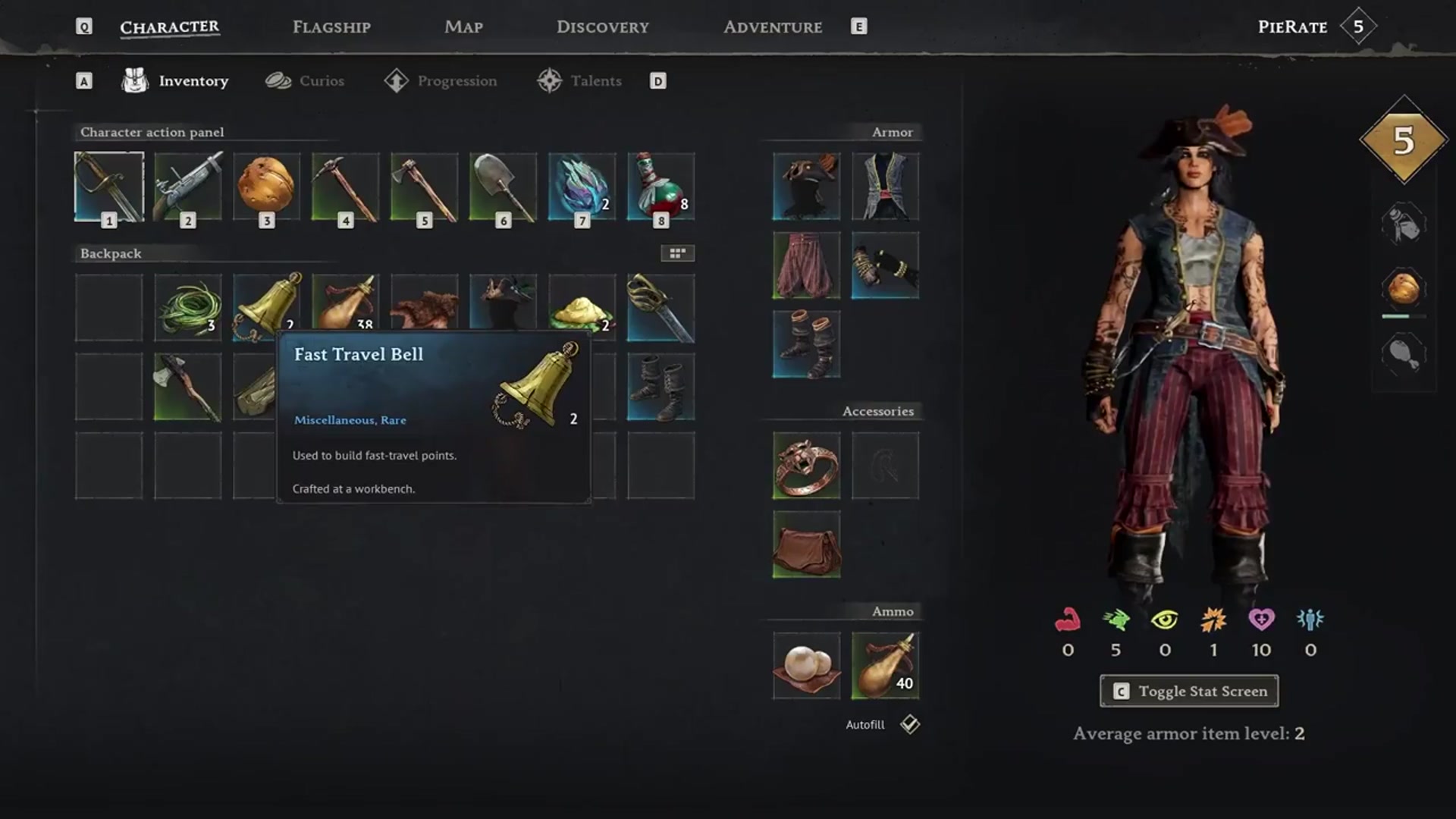
Task: Open the Talents sub-tab
Action: (579, 81)
